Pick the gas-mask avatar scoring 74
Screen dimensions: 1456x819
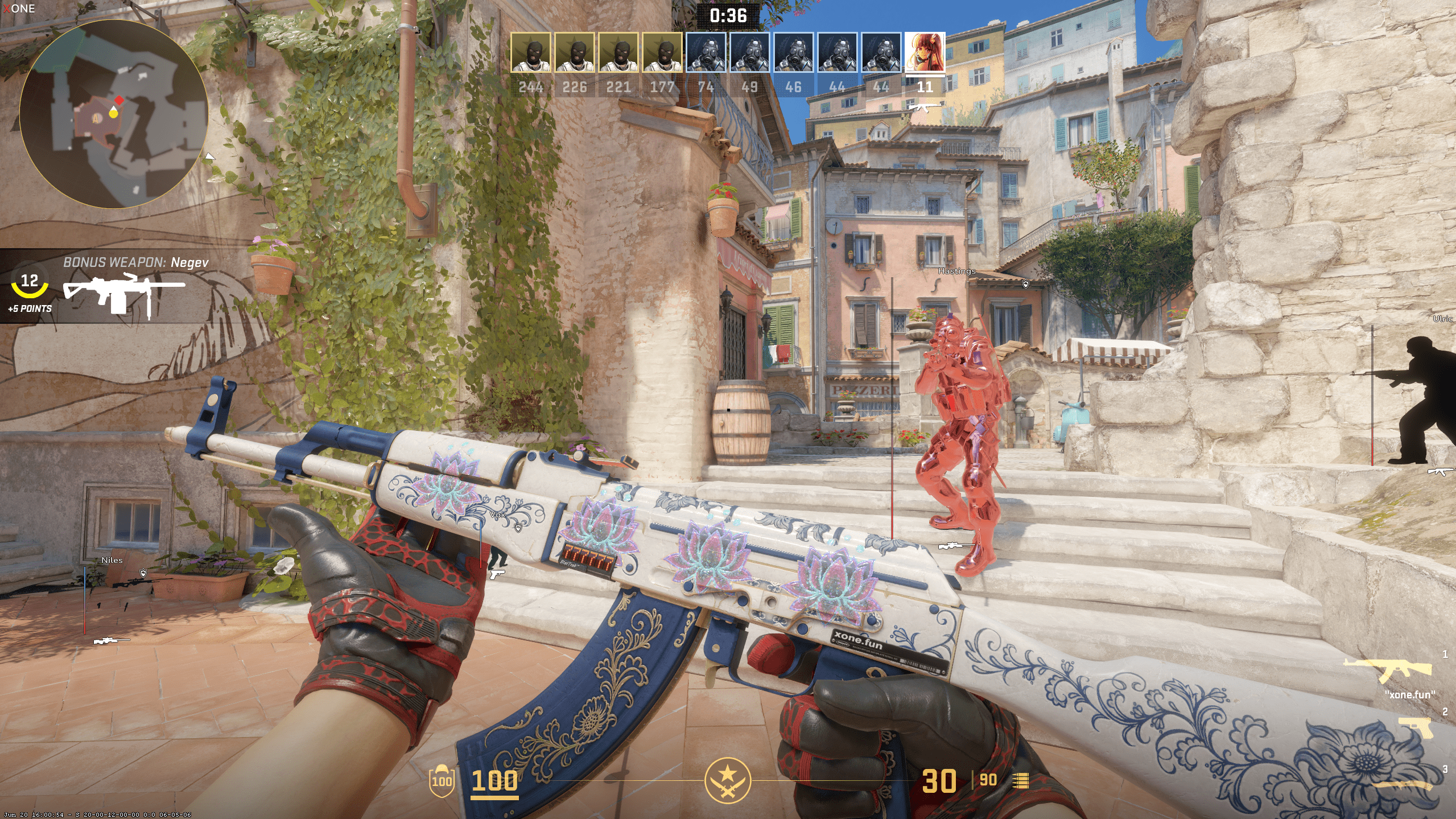coord(706,52)
